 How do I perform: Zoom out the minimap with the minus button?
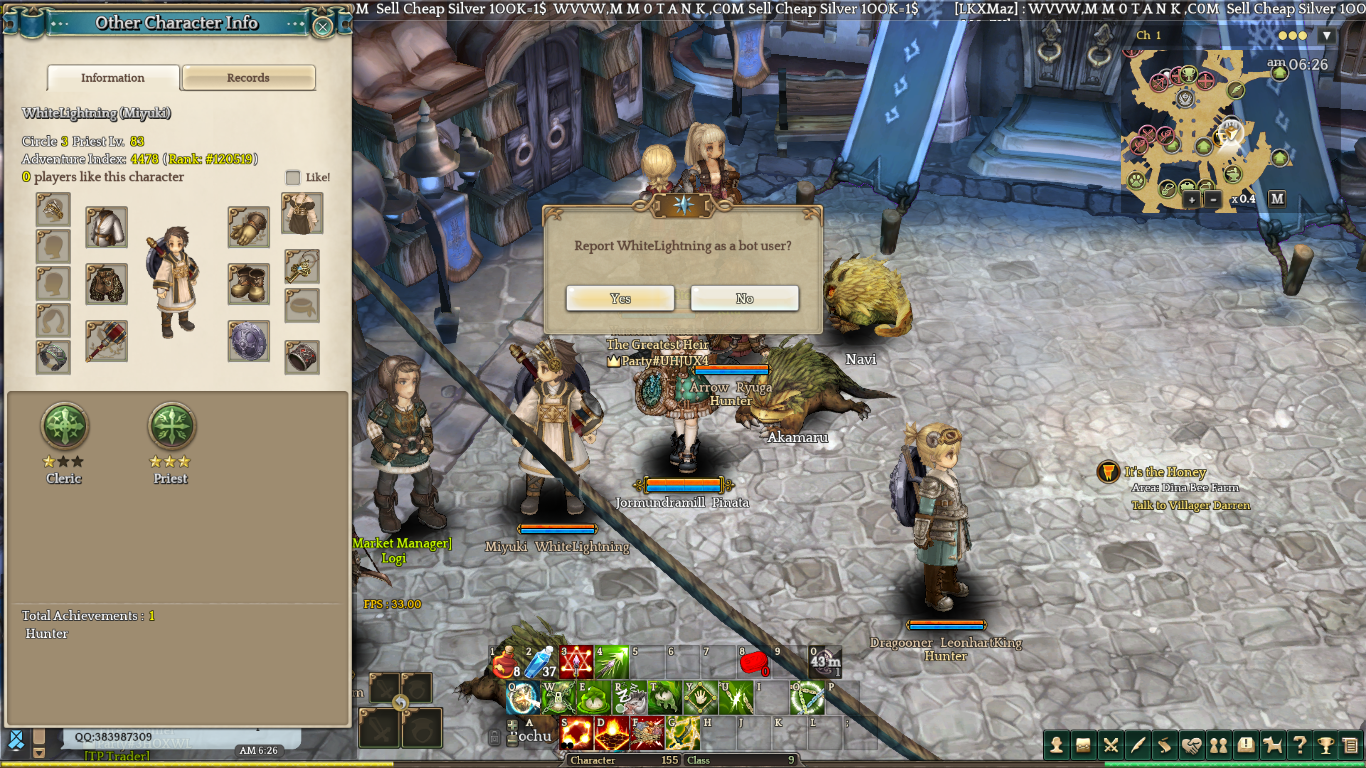tap(1213, 199)
